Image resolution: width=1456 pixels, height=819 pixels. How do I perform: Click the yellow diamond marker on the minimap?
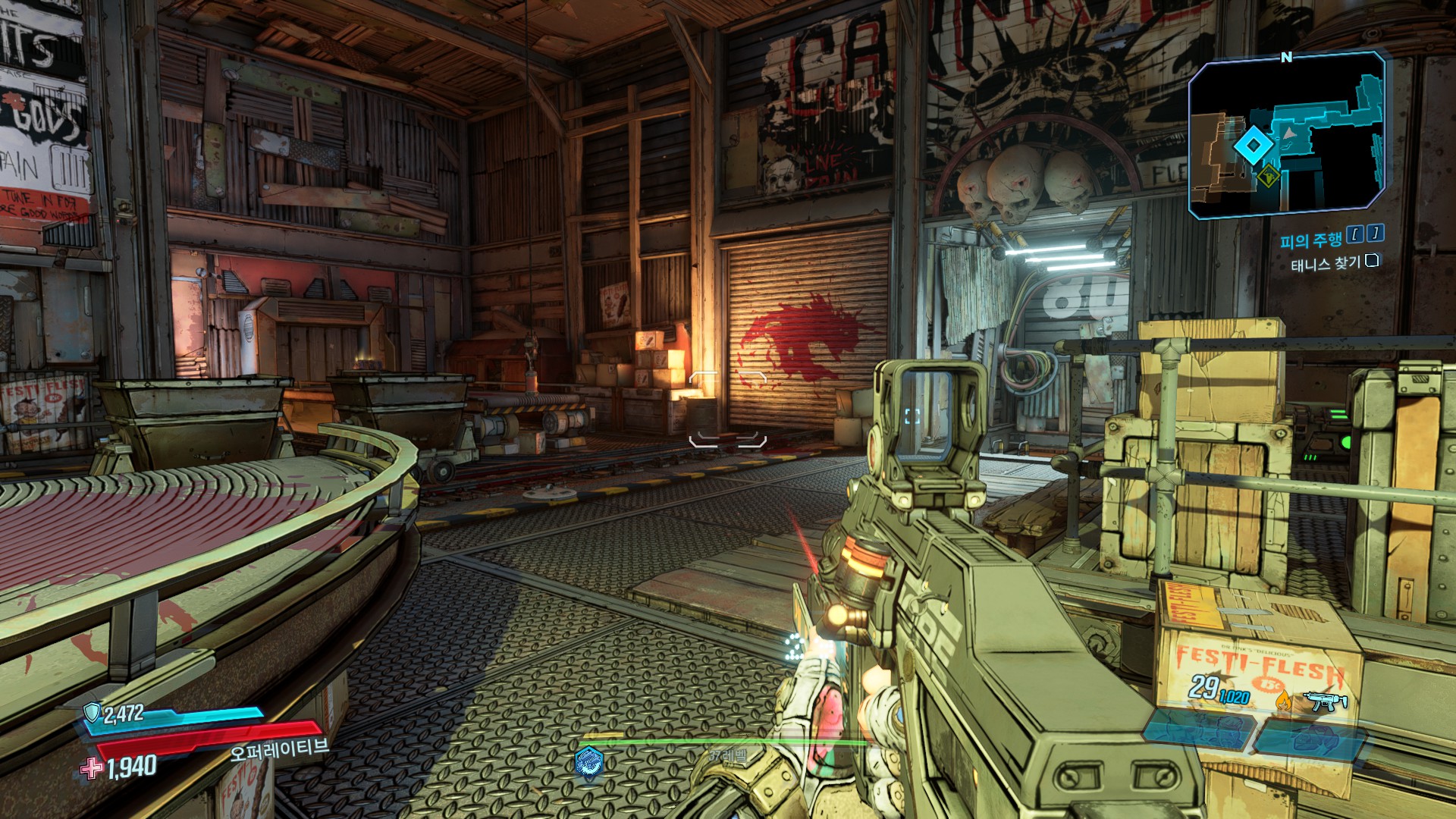tap(1268, 178)
